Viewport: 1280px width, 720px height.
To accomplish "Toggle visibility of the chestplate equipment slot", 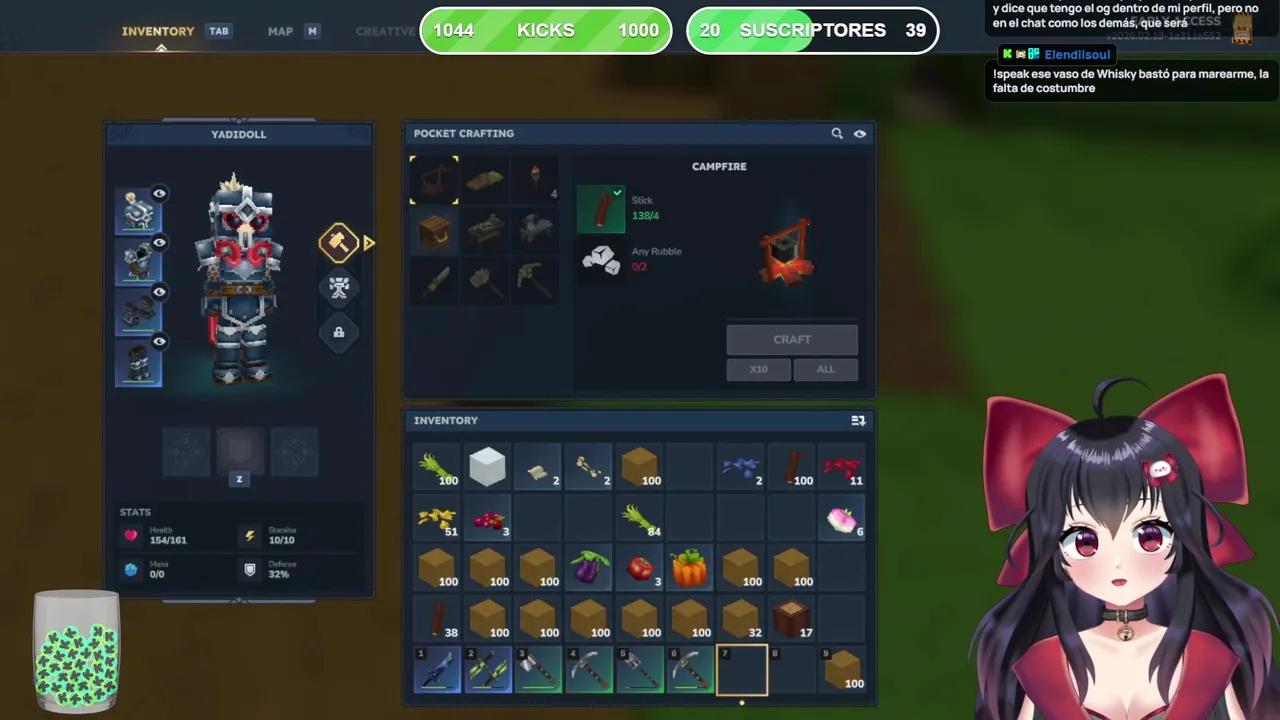I will pos(159,242).
